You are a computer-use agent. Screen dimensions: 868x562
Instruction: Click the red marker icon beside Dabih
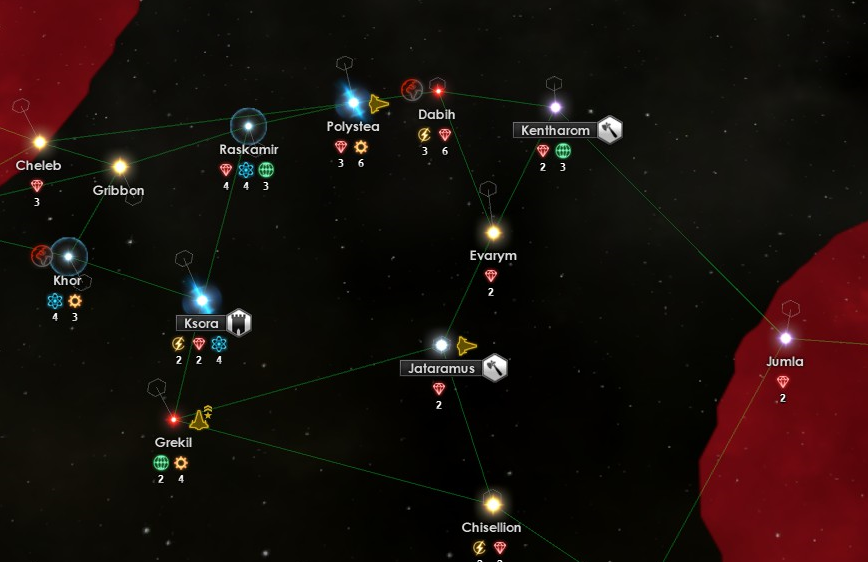coord(411,90)
